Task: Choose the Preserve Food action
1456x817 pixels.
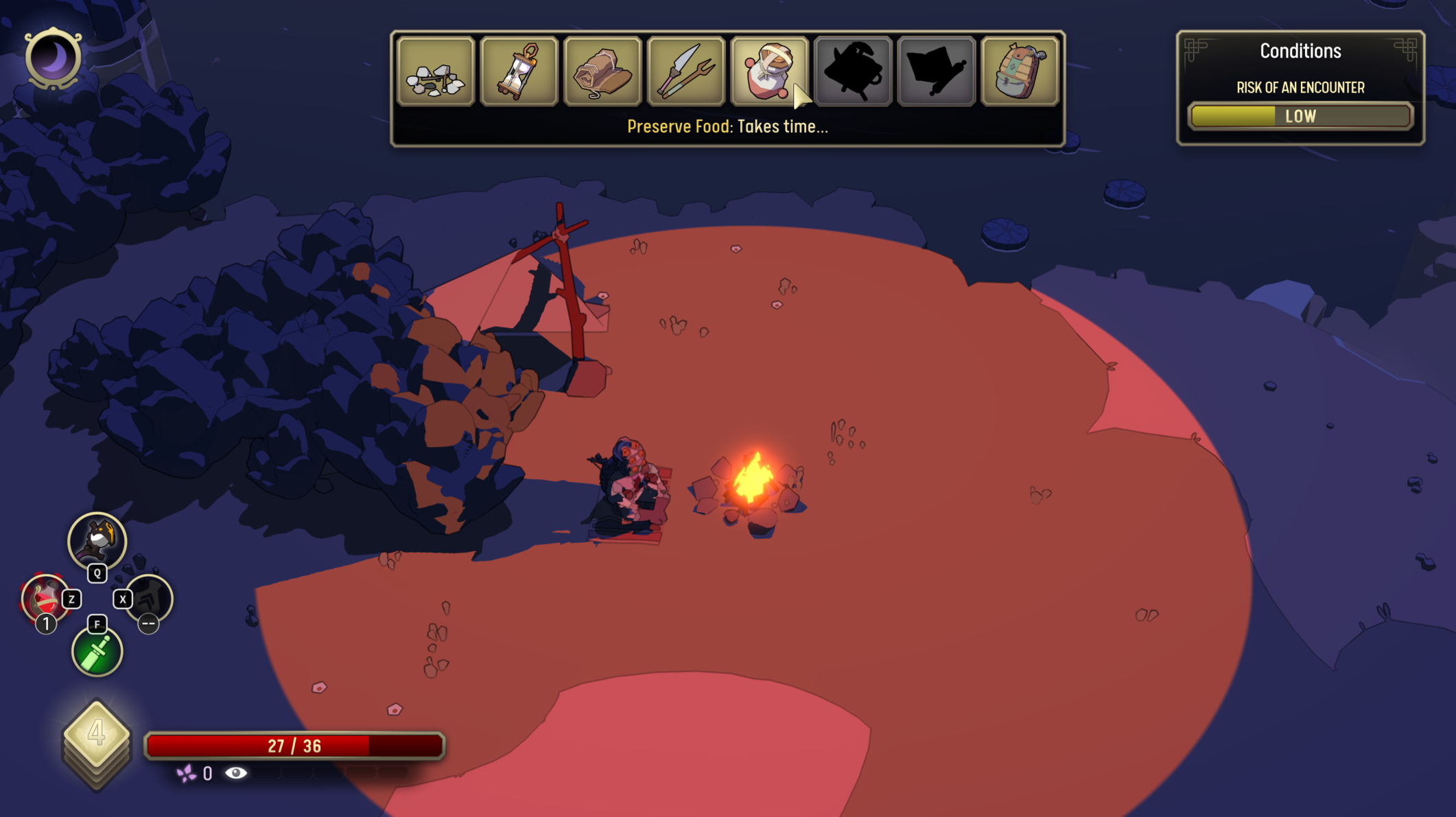Action: point(769,71)
